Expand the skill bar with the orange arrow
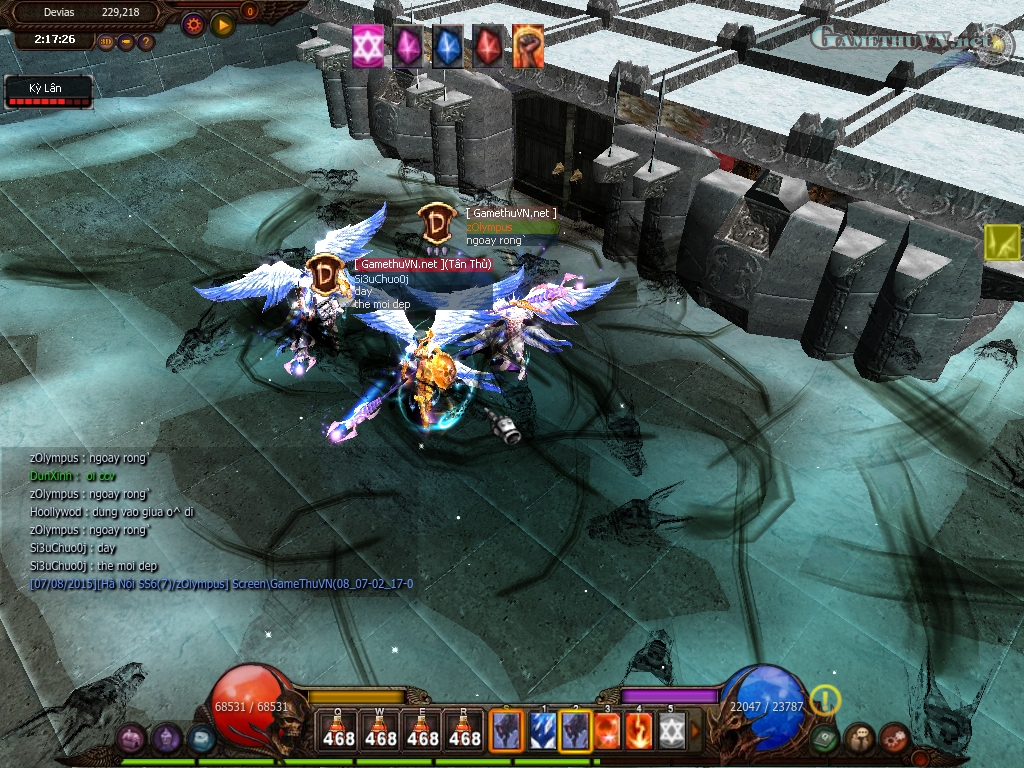Image resolution: width=1024 pixels, height=768 pixels. pos(696,730)
